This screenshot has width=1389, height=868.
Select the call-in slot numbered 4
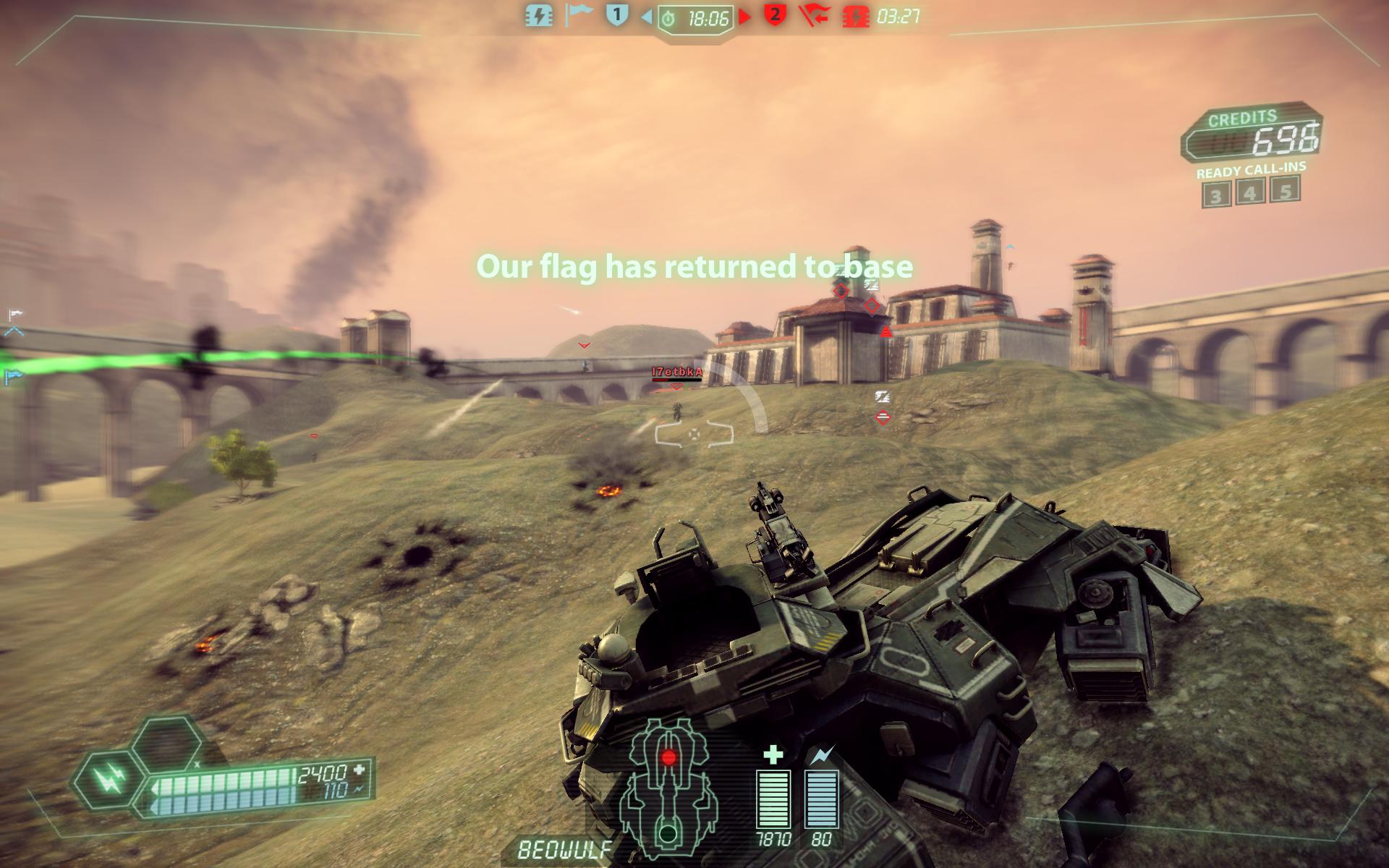(x=1251, y=192)
